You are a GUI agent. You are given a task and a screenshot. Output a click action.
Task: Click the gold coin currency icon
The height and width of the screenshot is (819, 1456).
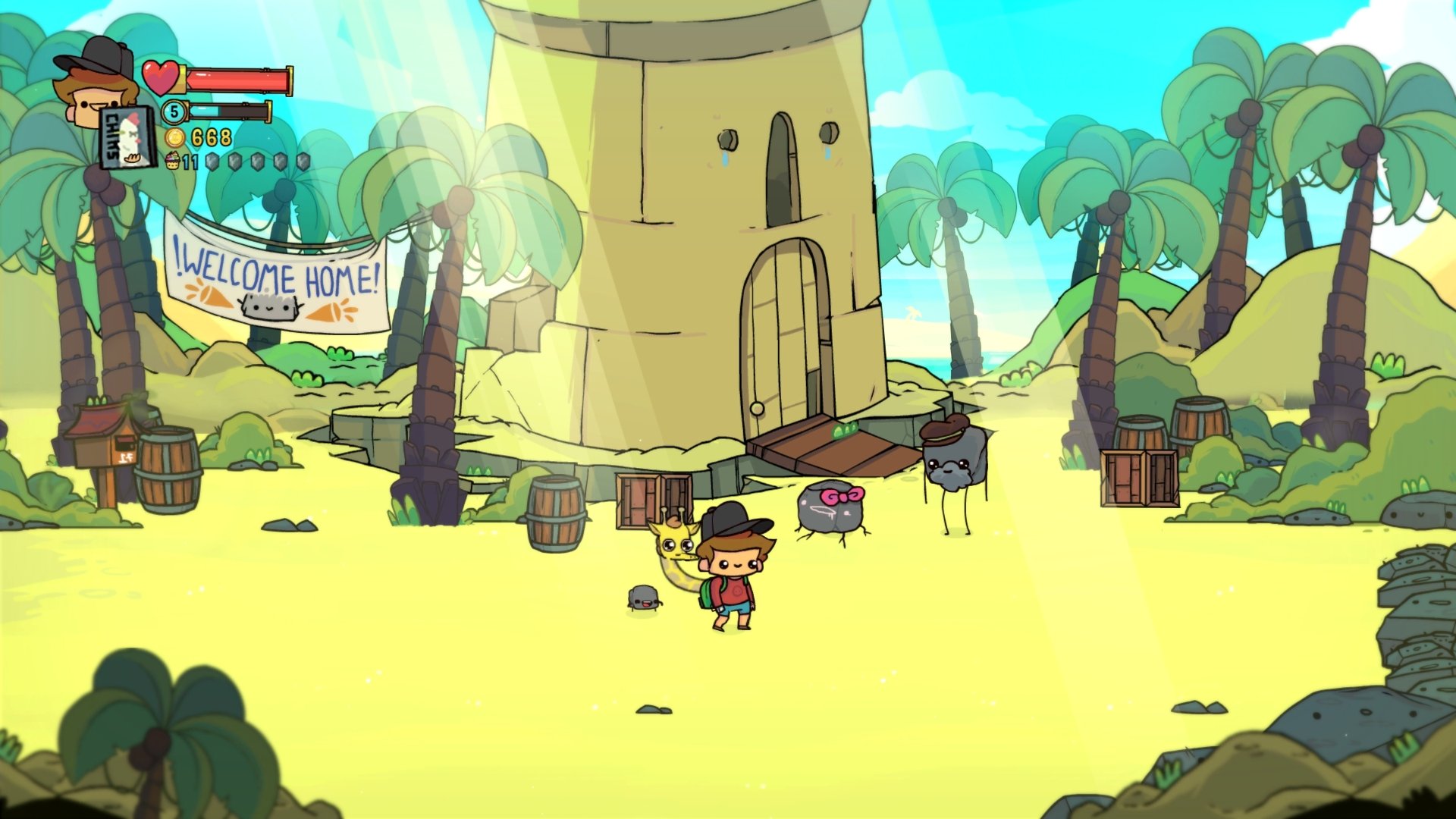point(174,136)
